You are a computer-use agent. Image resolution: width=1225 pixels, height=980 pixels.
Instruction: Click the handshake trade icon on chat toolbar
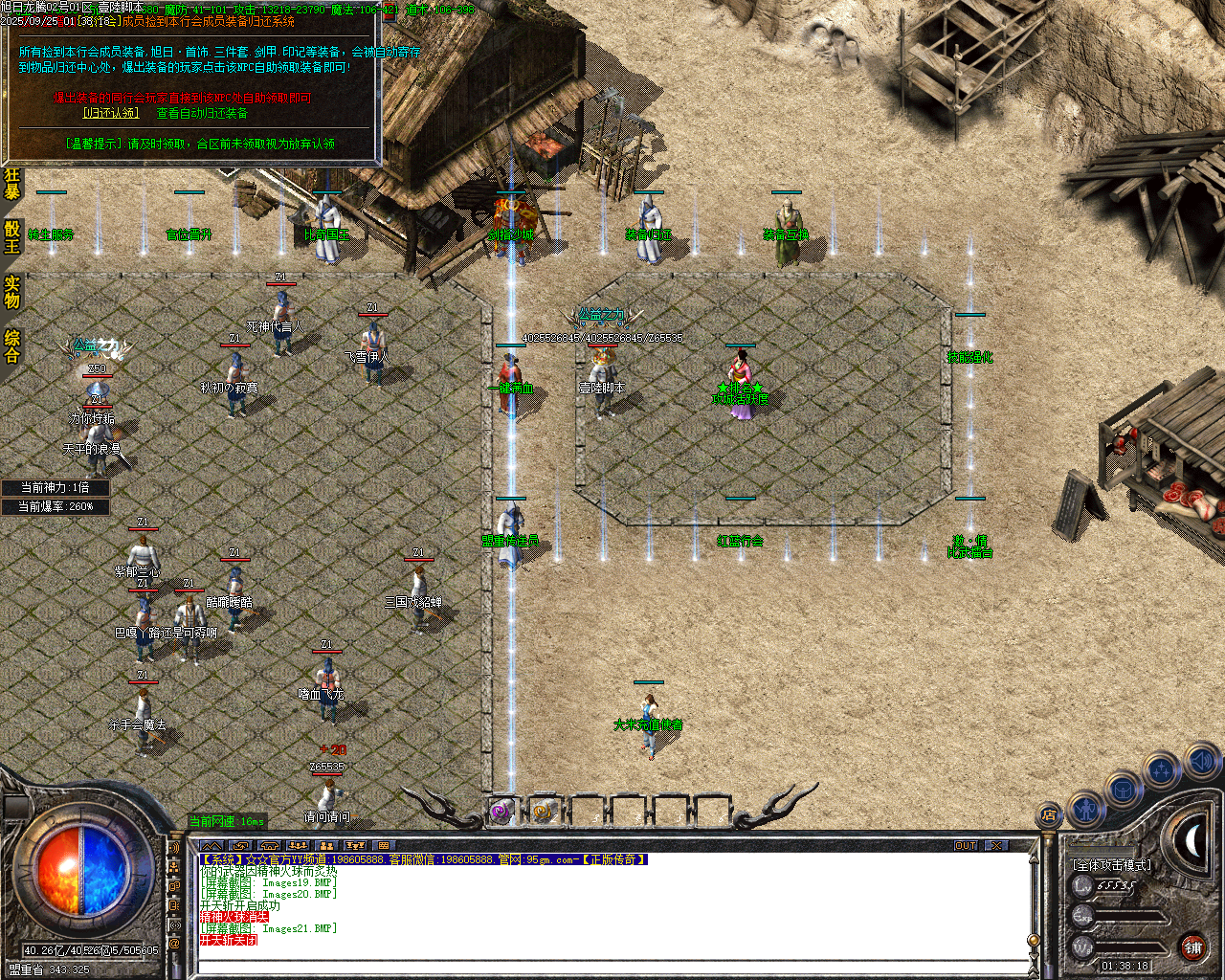(x=240, y=845)
